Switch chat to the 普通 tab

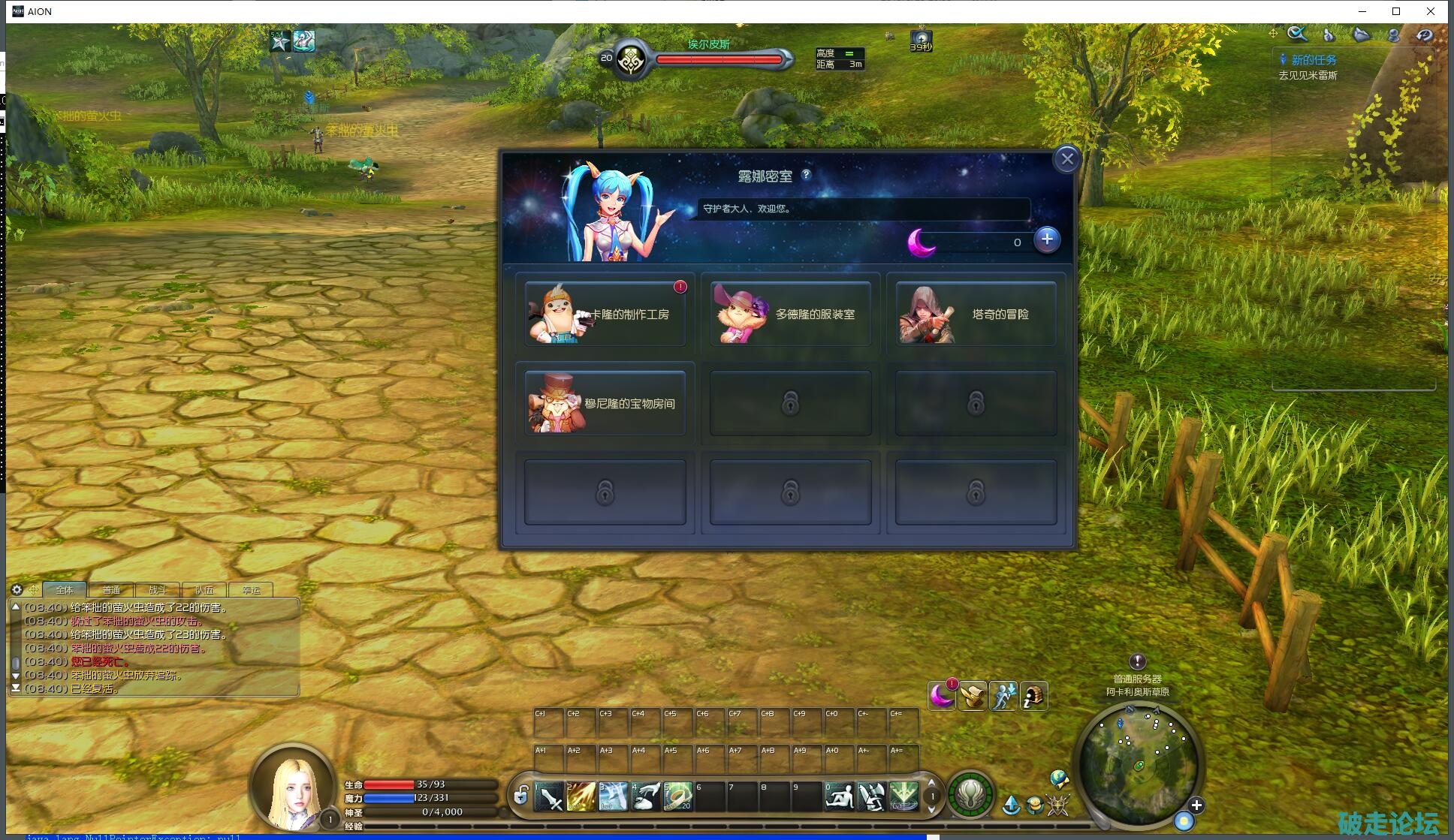tap(111, 590)
